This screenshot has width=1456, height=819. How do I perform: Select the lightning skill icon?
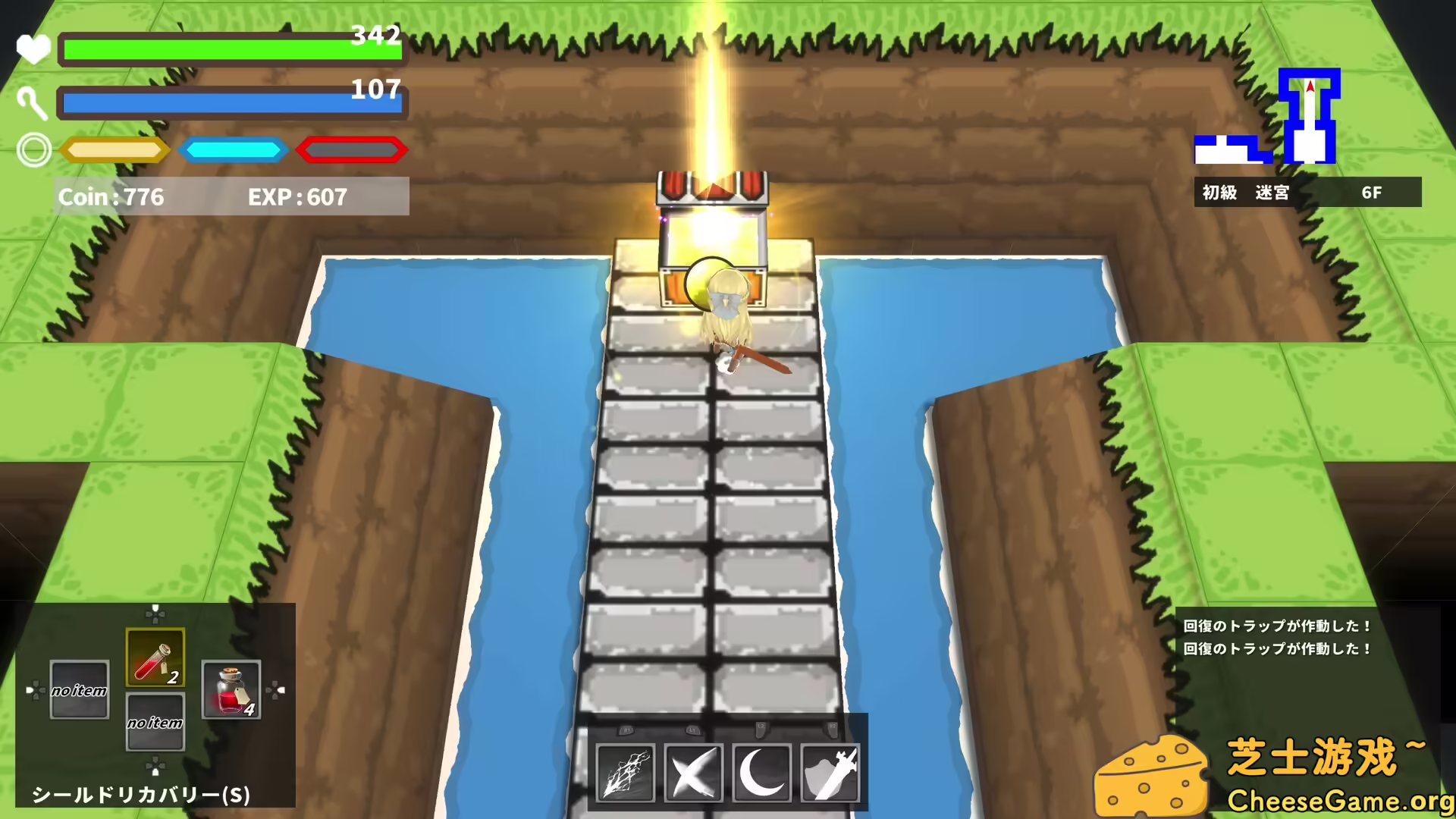click(626, 772)
